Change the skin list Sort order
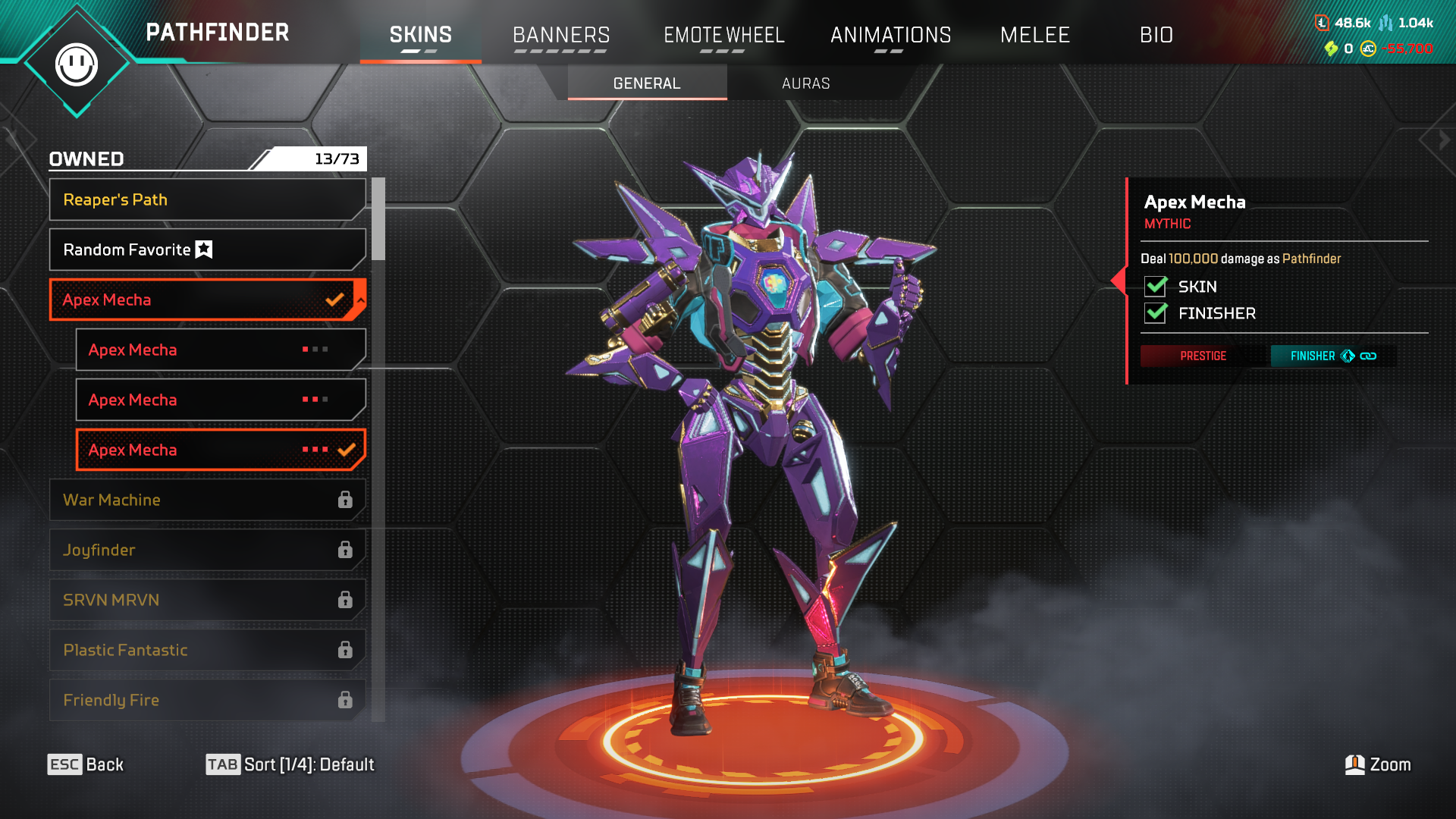 point(290,764)
